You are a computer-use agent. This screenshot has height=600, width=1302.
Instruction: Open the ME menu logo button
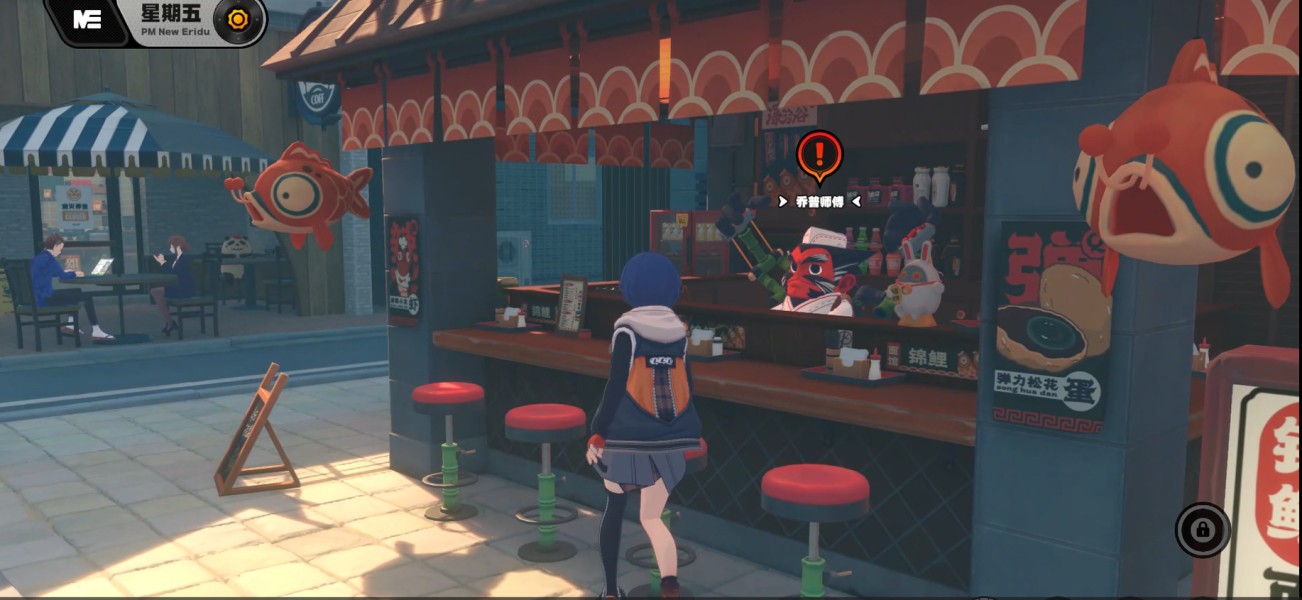(87, 20)
